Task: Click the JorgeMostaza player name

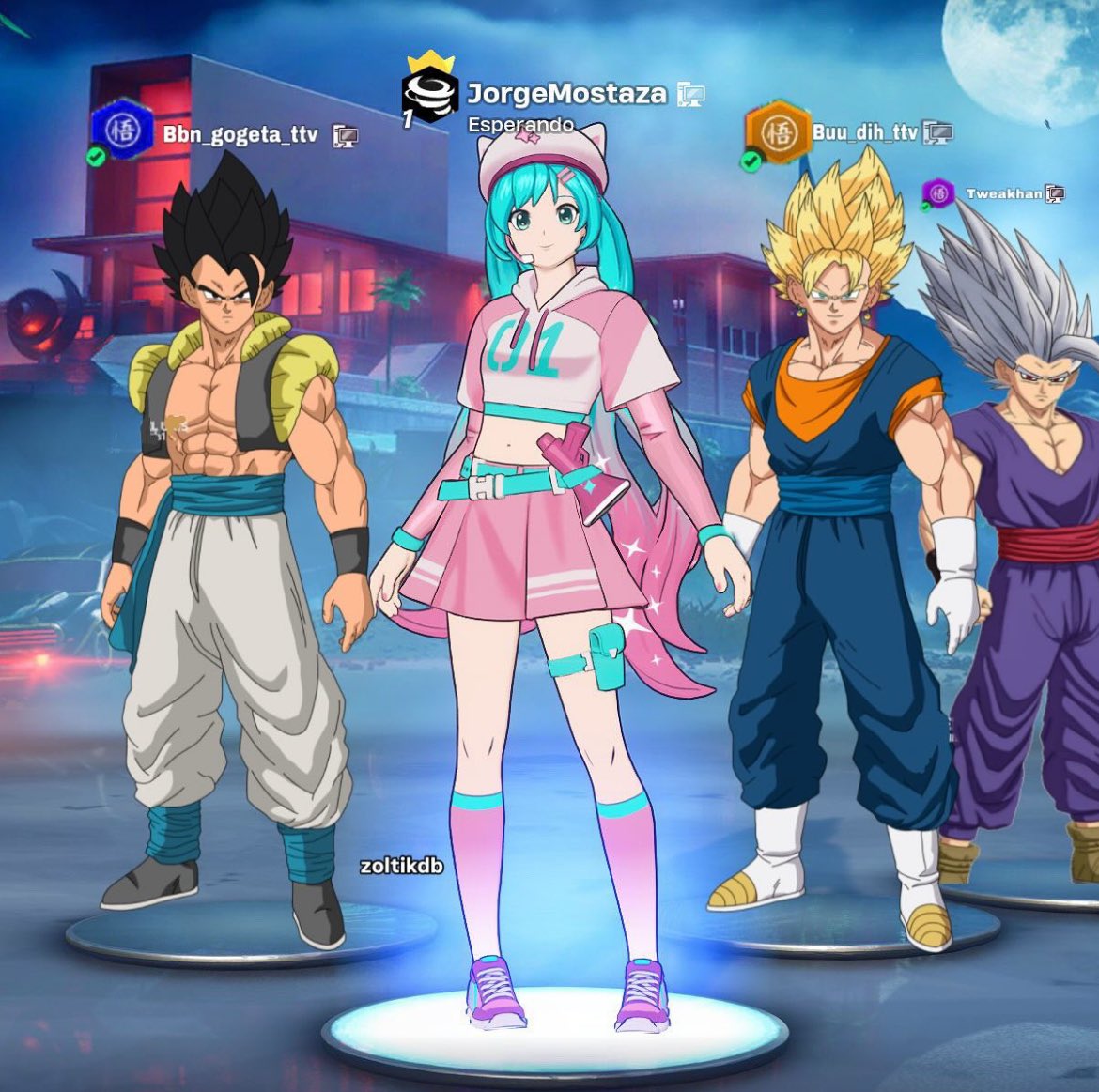Action: coord(566,94)
